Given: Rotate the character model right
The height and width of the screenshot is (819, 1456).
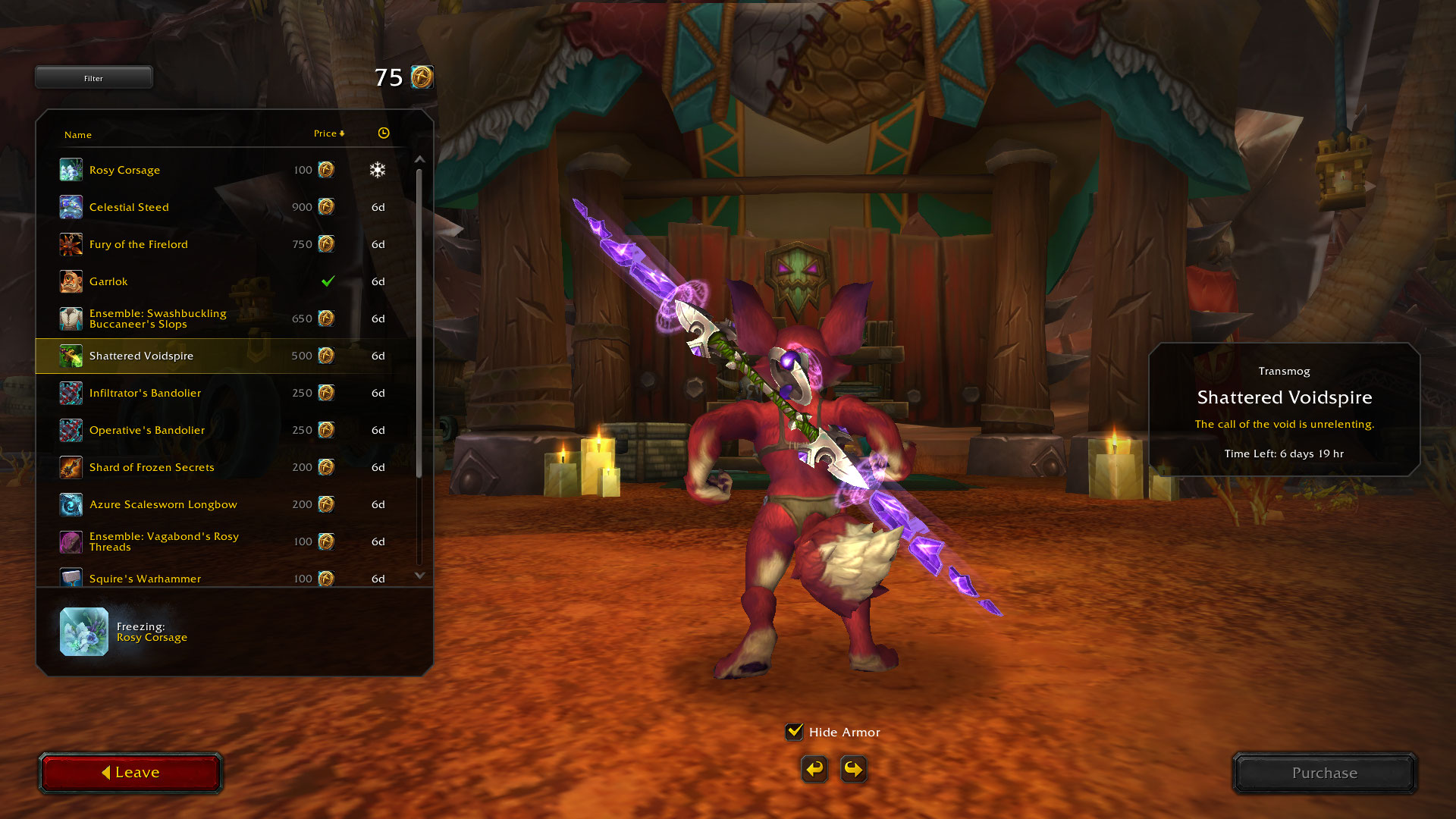Looking at the screenshot, I should click(x=854, y=770).
